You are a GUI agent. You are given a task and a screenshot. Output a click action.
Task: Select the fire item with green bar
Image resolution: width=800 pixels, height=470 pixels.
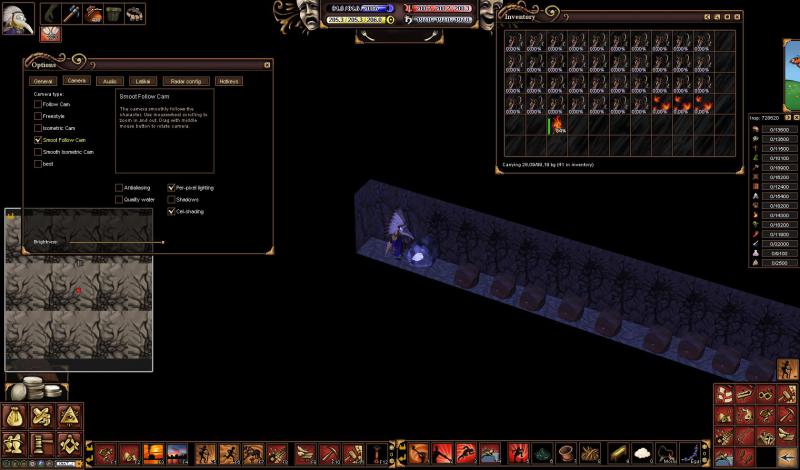coord(556,126)
